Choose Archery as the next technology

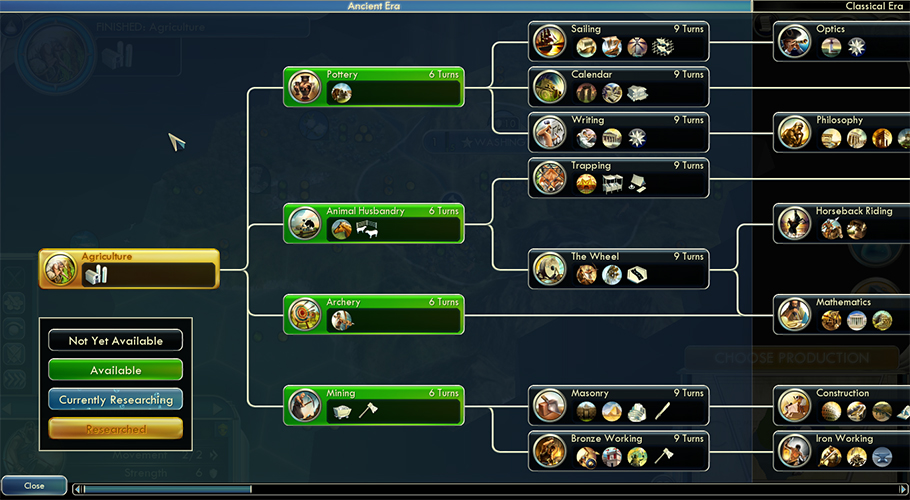(374, 314)
